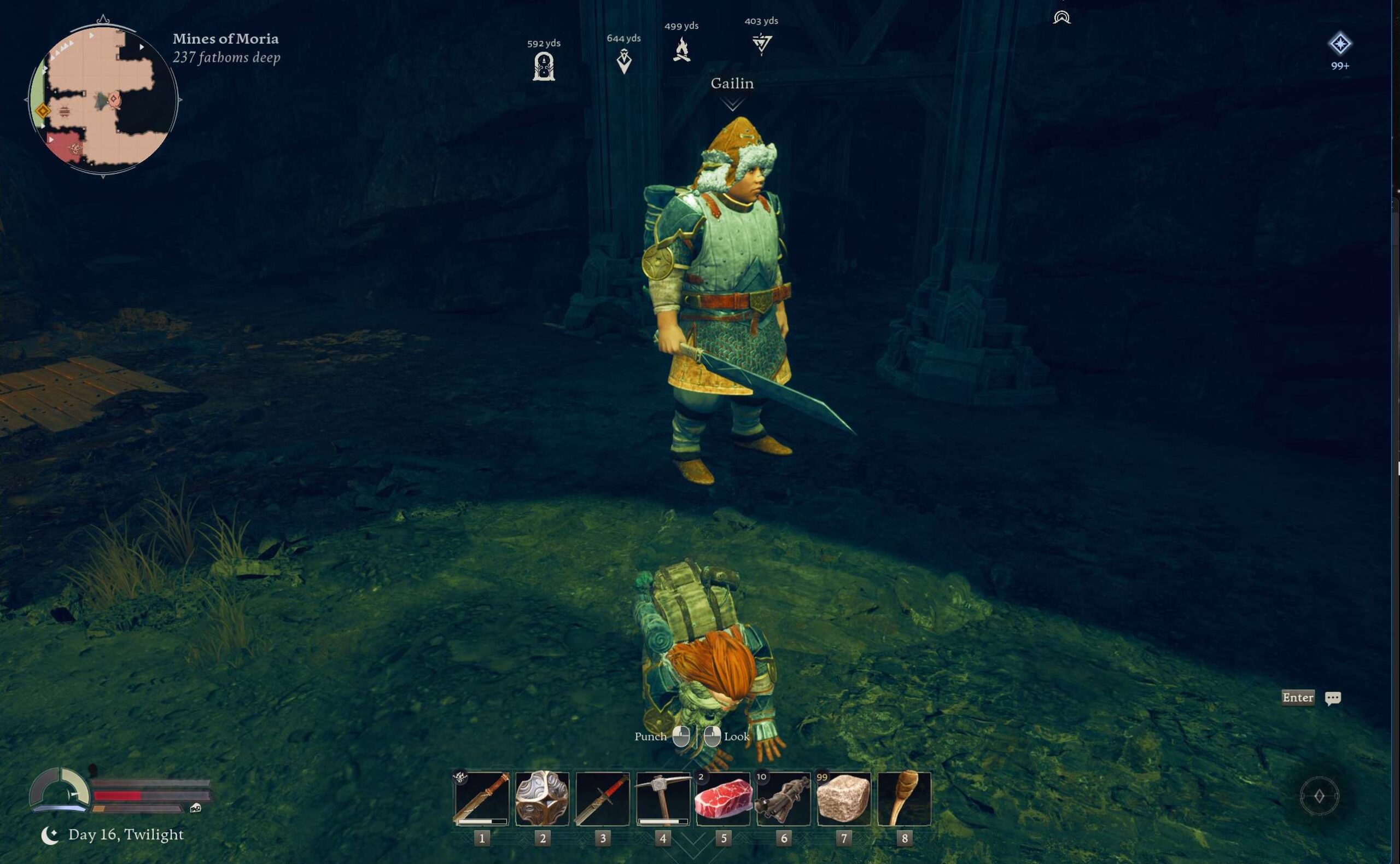The width and height of the screenshot is (1400, 864).
Task: Click the doorway waypoint marker at 592 yds
Action: pos(544,66)
